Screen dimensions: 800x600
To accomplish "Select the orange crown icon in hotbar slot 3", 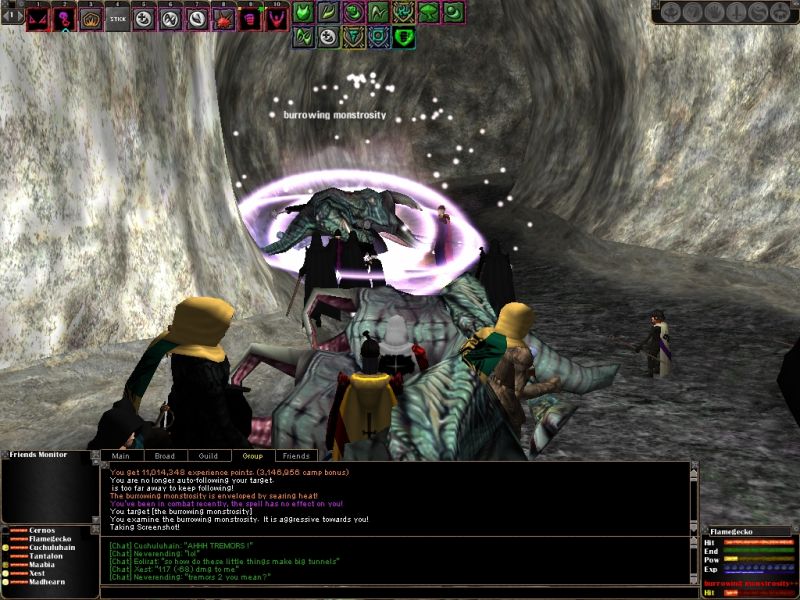I will pyautogui.click(x=91, y=19).
